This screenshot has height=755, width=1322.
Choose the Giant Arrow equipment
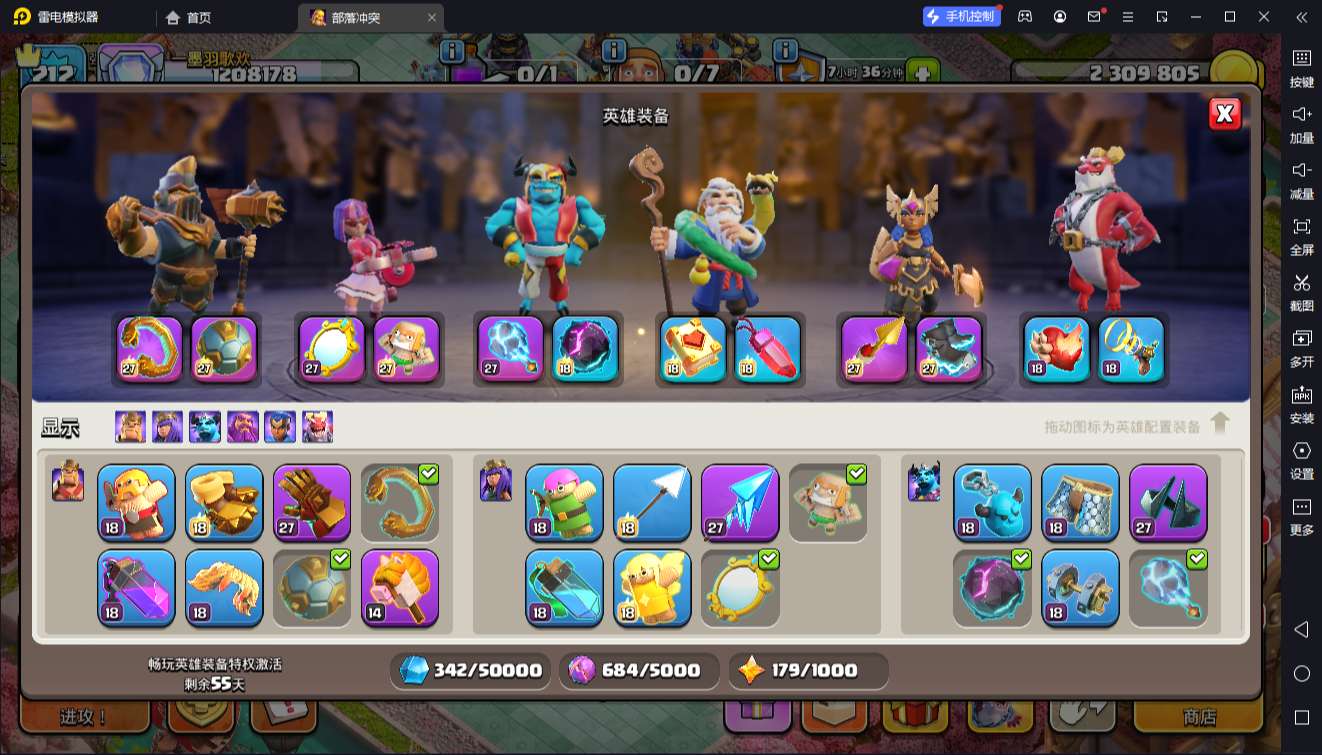[x=652, y=502]
